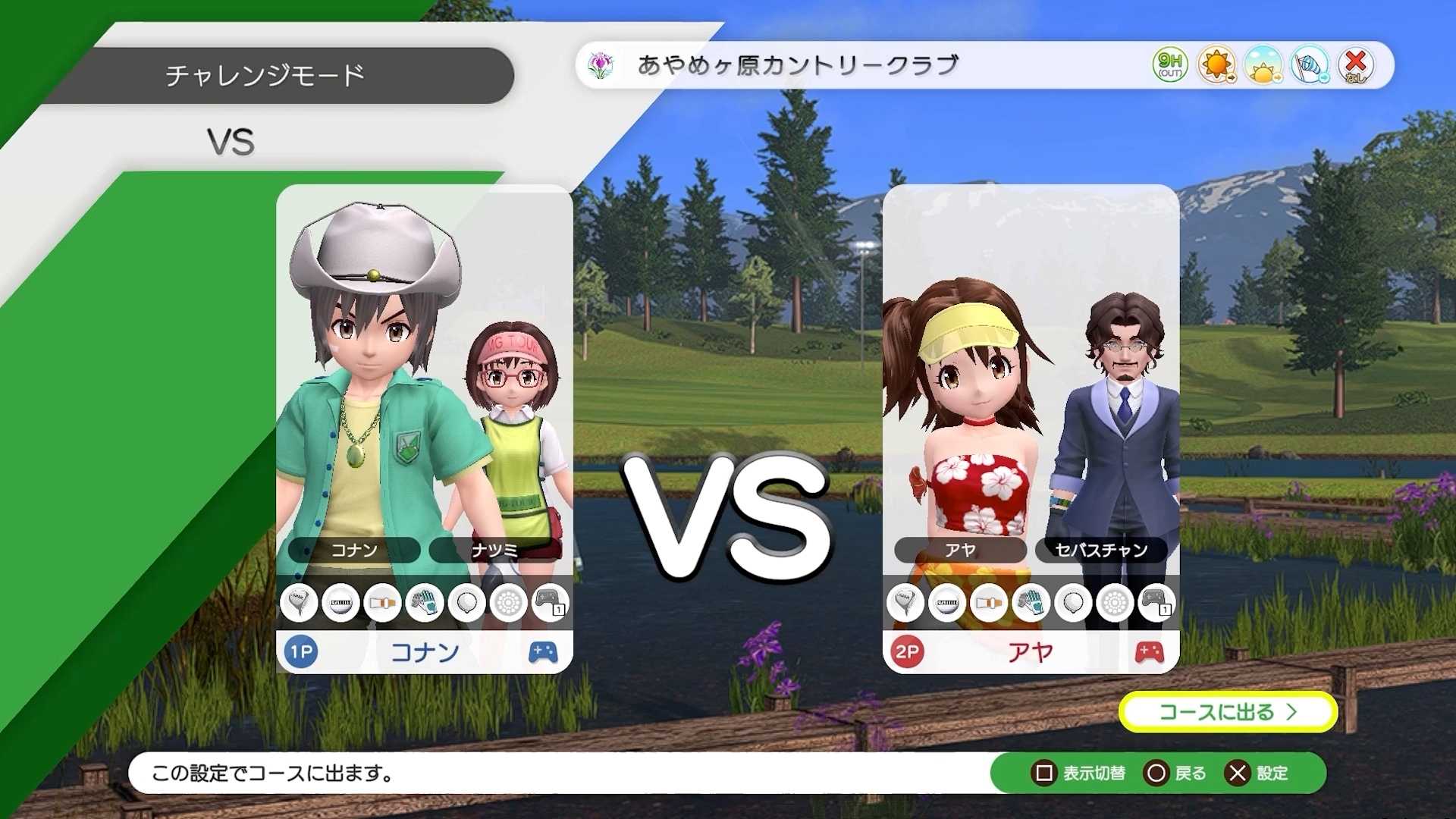Viewport: 1456px width, 819px height.
Task: Toggle the 2P controller badge on Aya's card
Action: pyautogui.click(x=907, y=651)
